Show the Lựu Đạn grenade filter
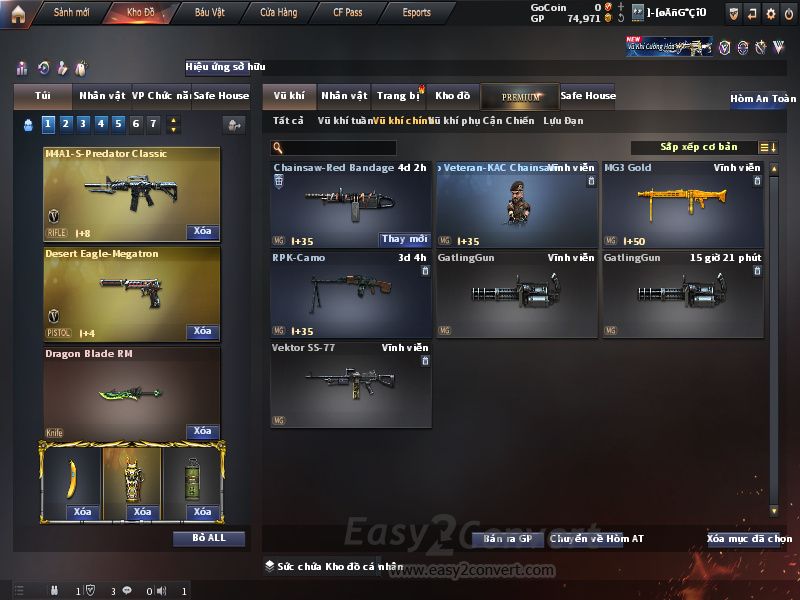This screenshot has width=800, height=600. click(563, 121)
